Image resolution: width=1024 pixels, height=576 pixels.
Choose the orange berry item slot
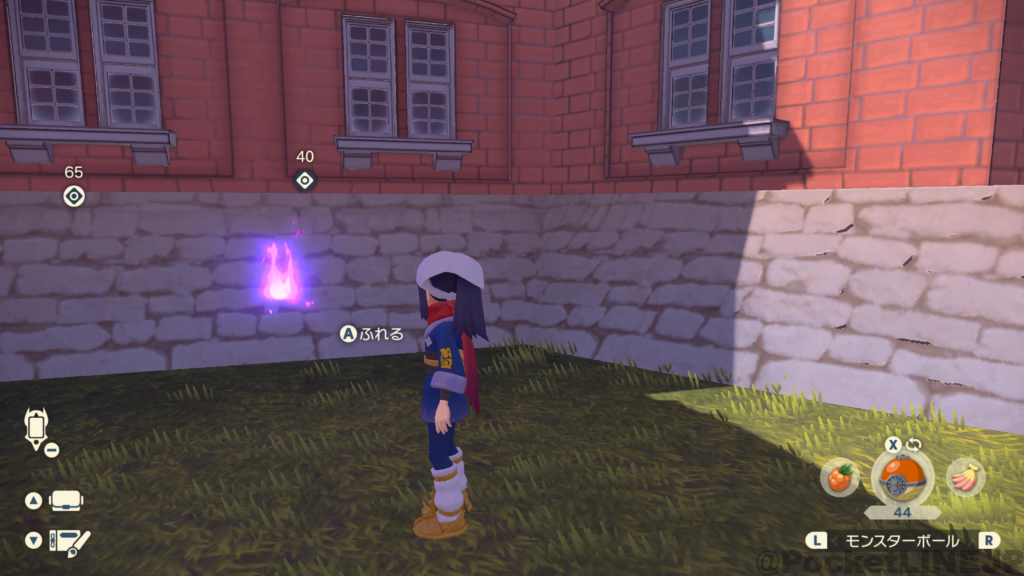(x=840, y=478)
